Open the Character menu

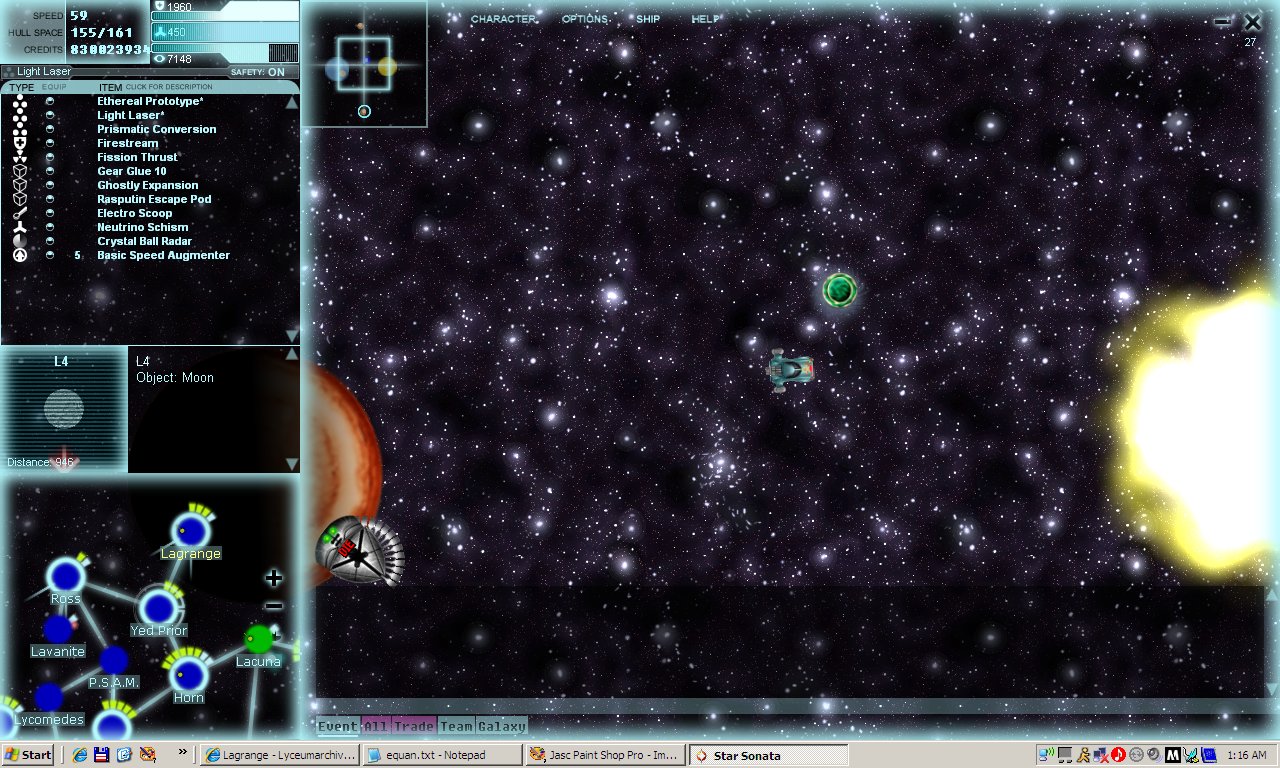(x=503, y=19)
